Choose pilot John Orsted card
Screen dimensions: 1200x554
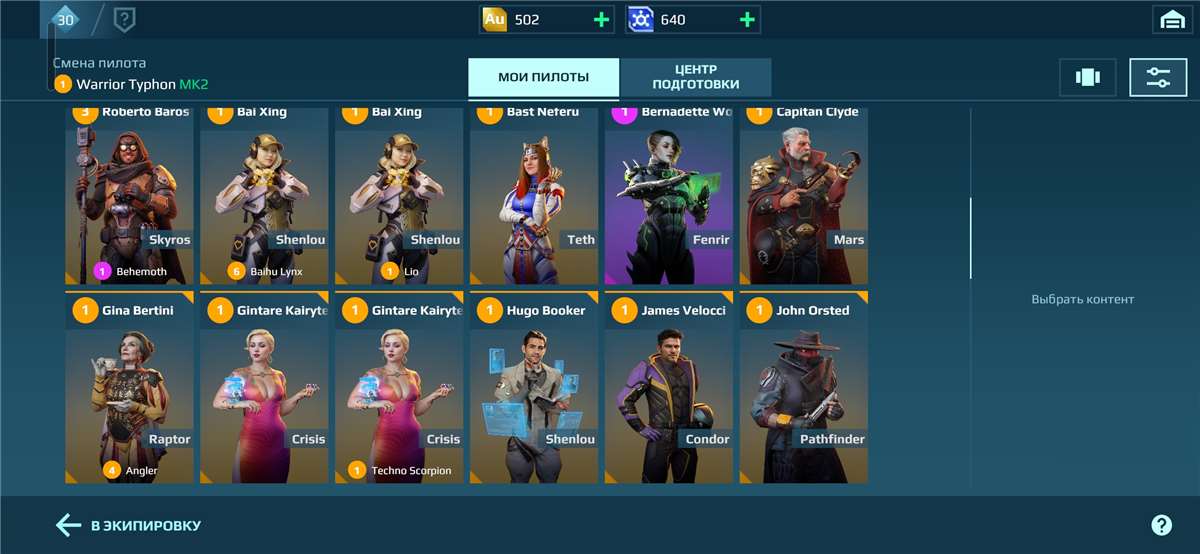pos(803,390)
